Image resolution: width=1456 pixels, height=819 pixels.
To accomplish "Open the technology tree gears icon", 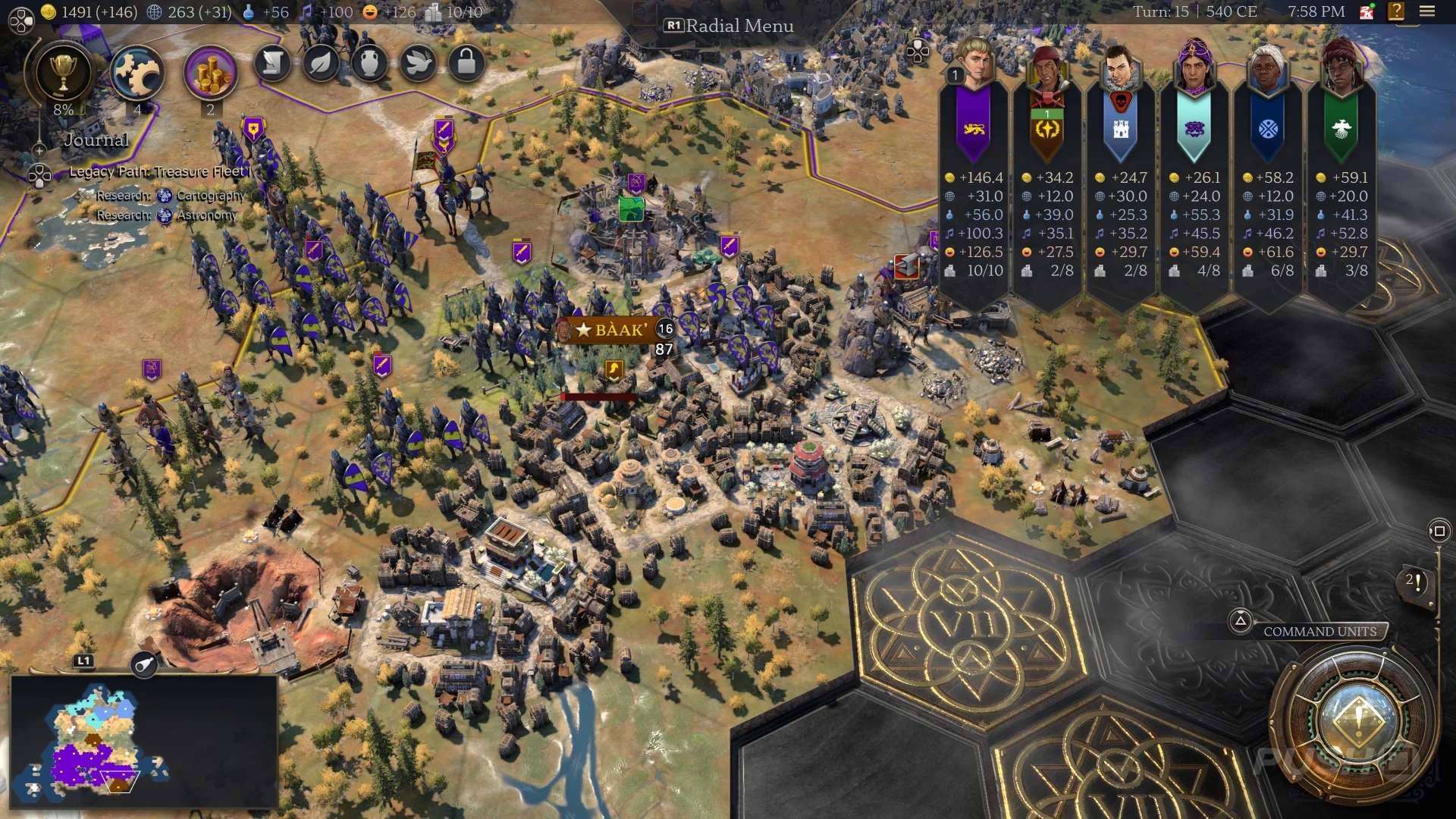I will pyautogui.click(x=137, y=74).
